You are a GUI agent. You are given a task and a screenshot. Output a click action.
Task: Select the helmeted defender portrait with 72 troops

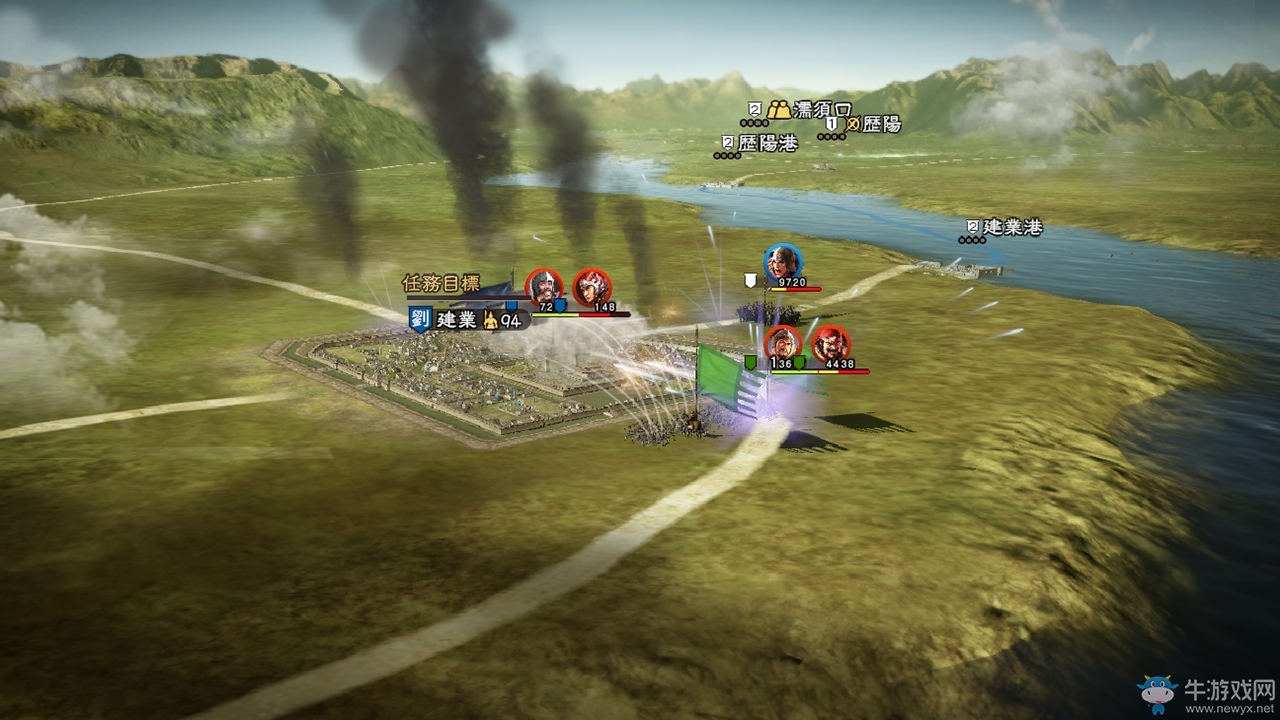click(544, 287)
